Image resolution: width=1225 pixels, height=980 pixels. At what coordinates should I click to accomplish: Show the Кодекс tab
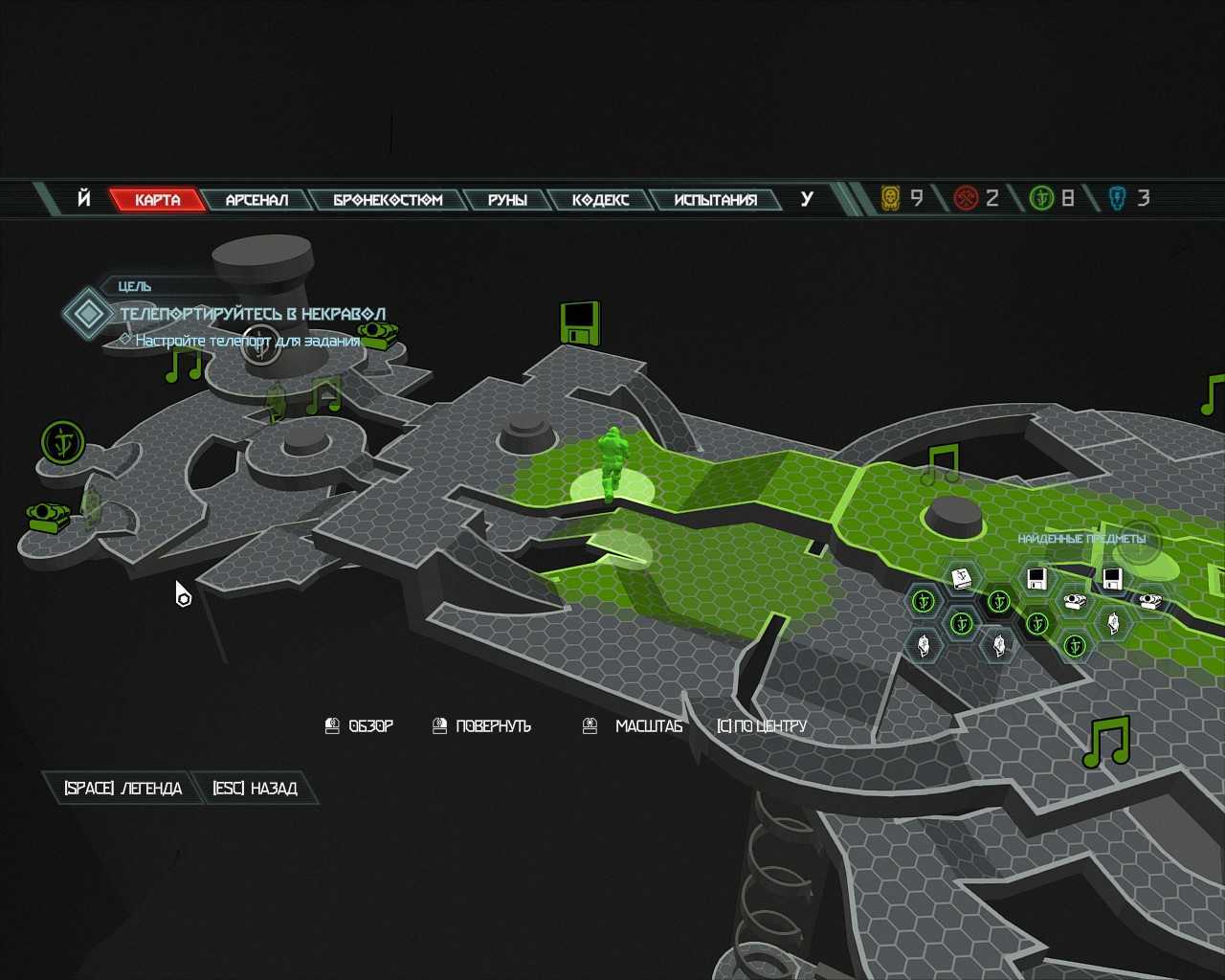click(600, 199)
